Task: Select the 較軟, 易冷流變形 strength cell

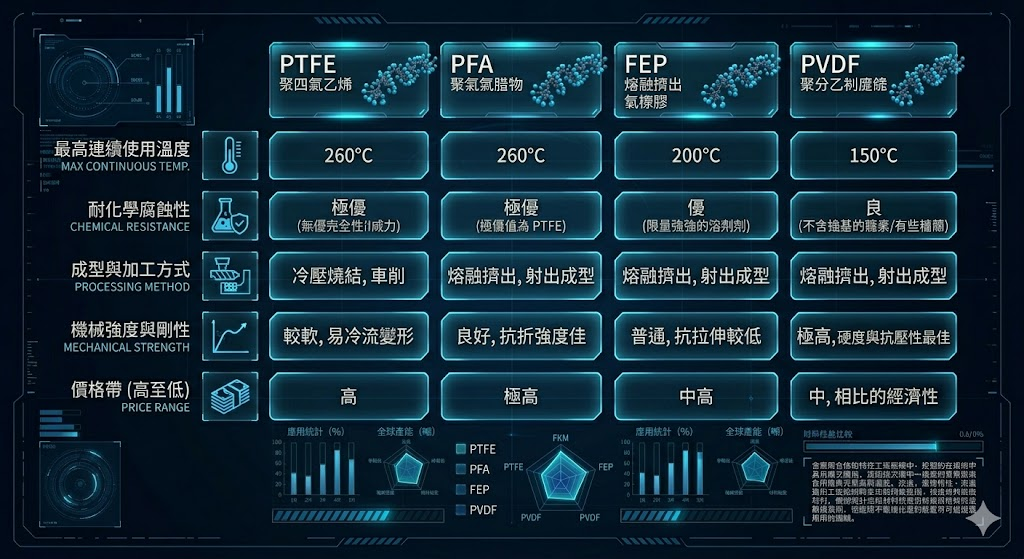Action: click(348, 336)
